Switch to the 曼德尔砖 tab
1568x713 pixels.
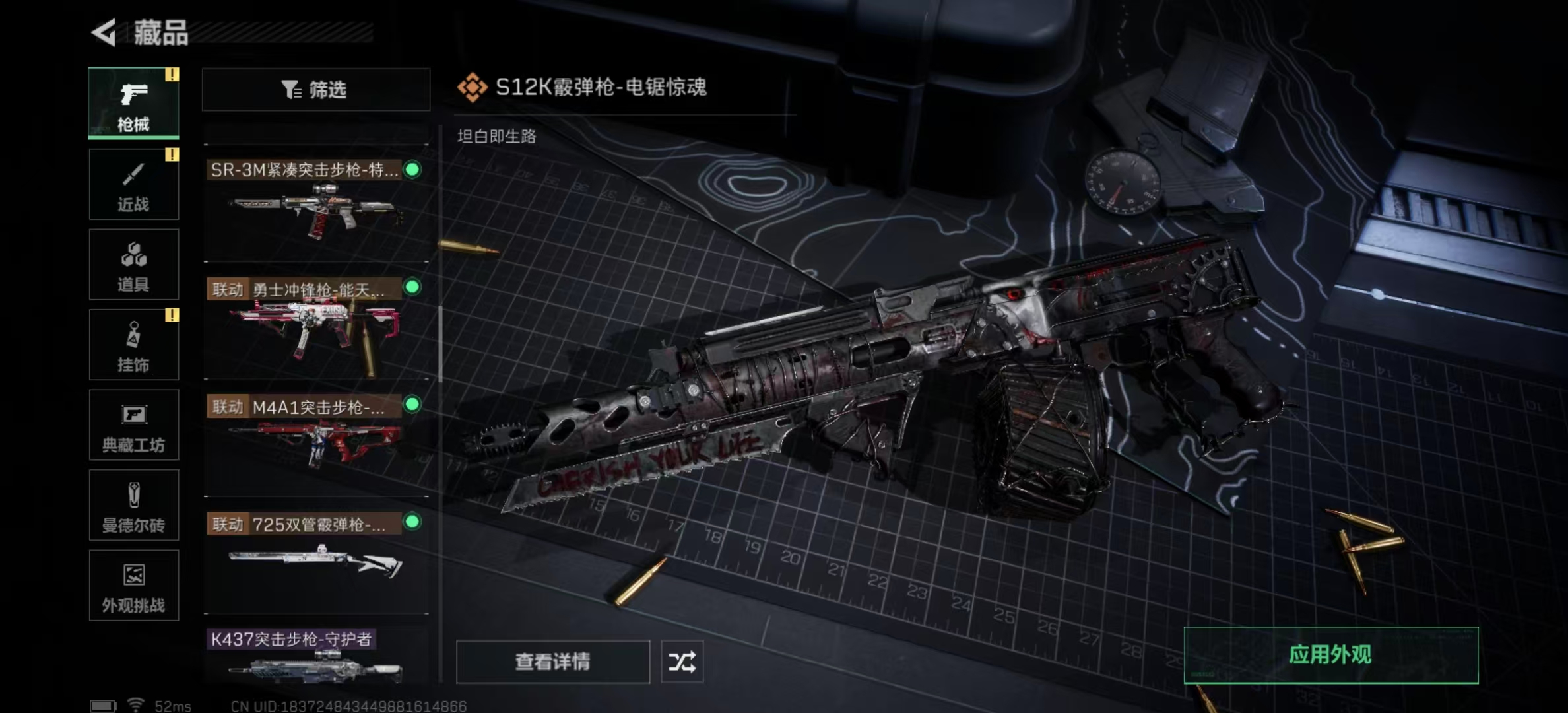pyautogui.click(x=133, y=506)
